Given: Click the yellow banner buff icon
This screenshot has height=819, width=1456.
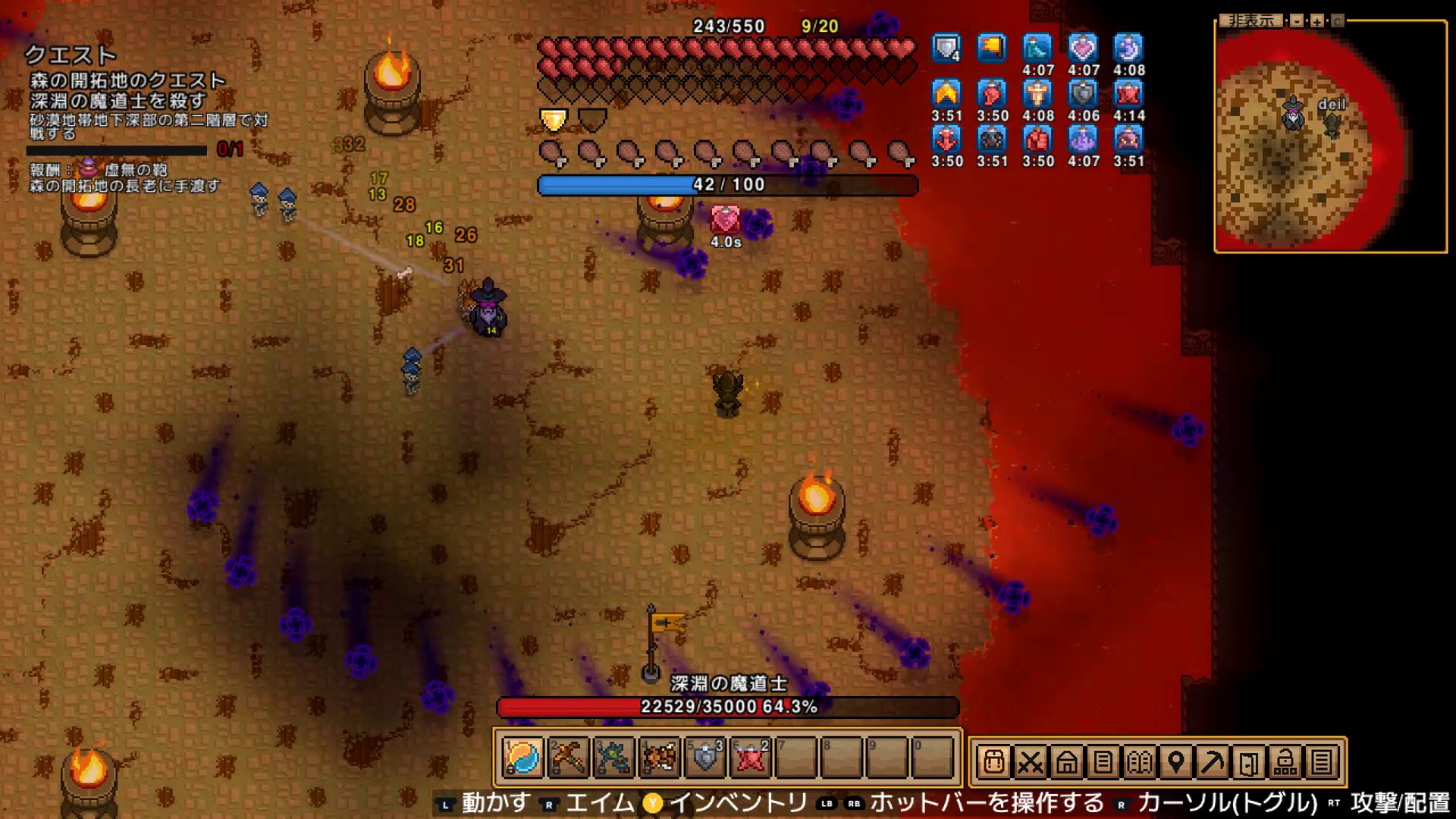Looking at the screenshot, I should click(x=991, y=49).
